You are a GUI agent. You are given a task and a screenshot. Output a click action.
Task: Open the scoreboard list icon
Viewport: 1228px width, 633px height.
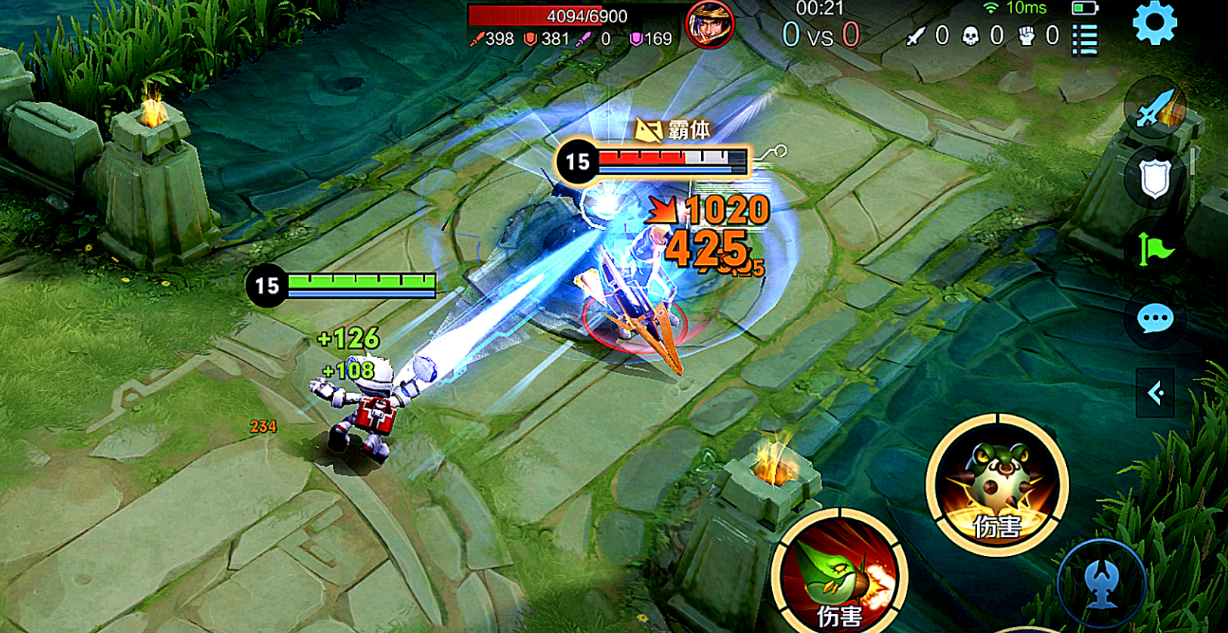click(x=1085, y=39)
